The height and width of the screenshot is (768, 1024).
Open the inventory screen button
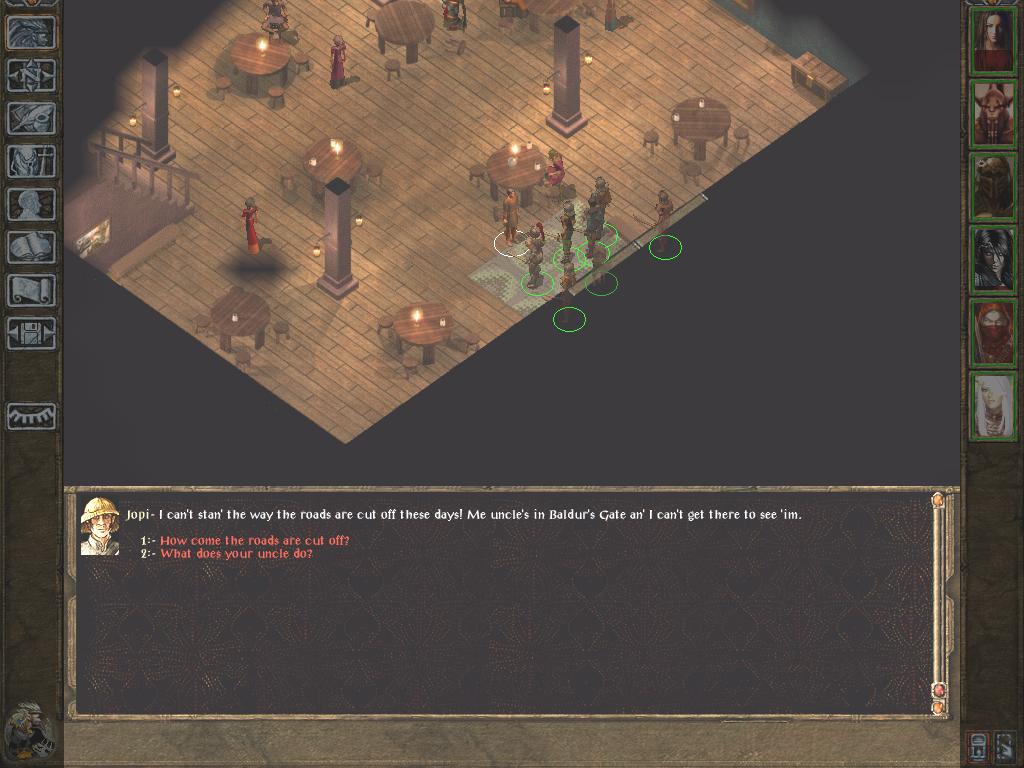(x=31, y=161)
